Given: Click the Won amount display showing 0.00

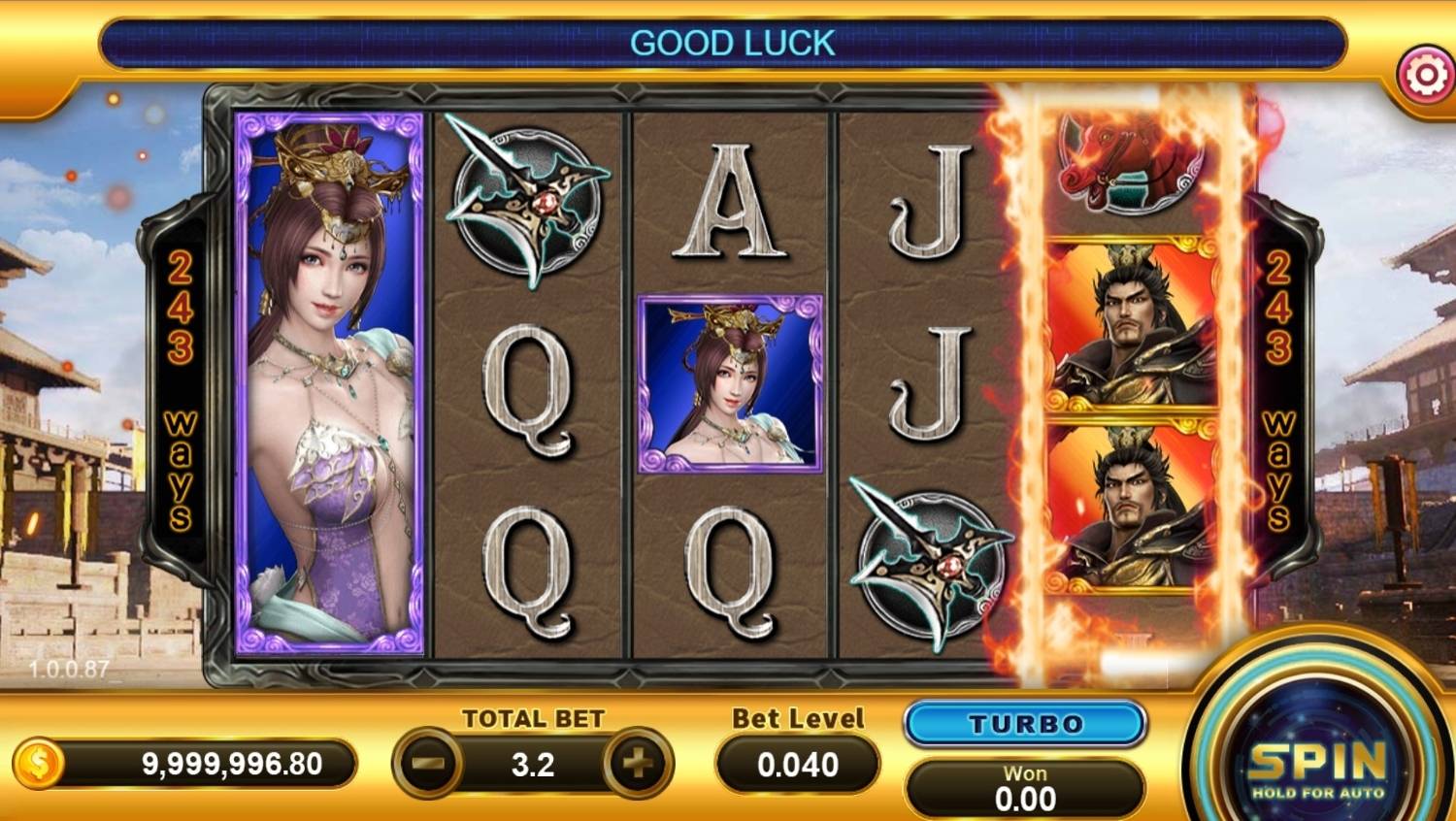Looking at the screenshot, I should [1024, 786].
